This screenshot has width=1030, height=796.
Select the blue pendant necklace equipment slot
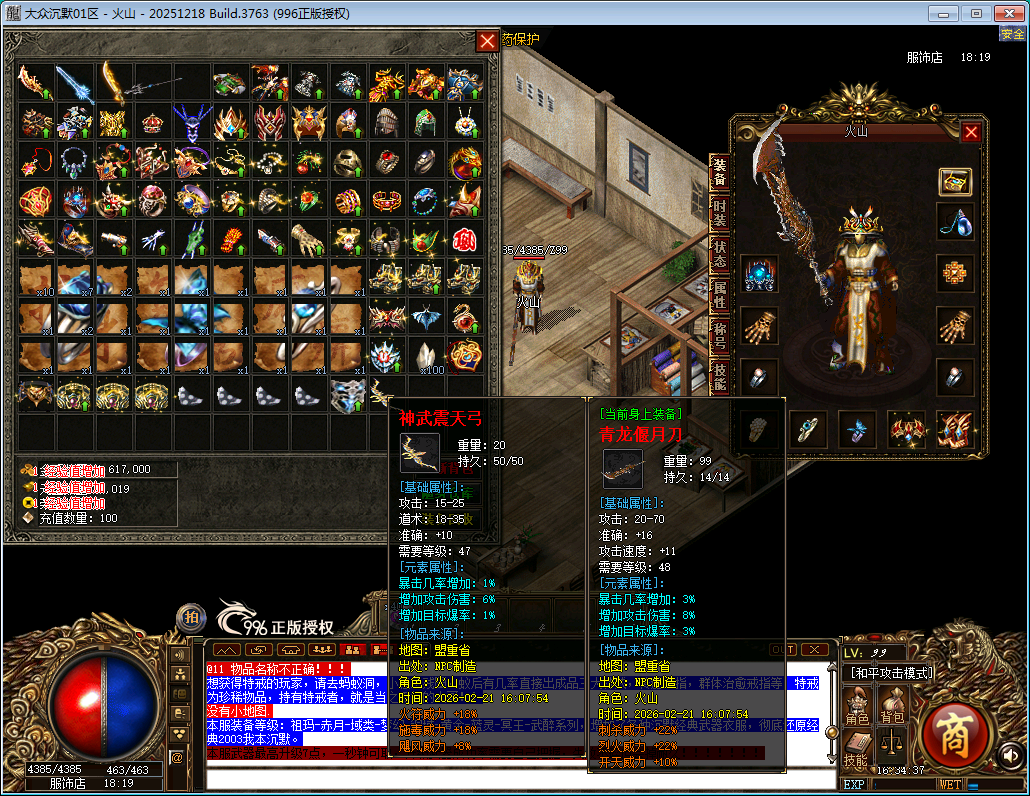[955, 222]
